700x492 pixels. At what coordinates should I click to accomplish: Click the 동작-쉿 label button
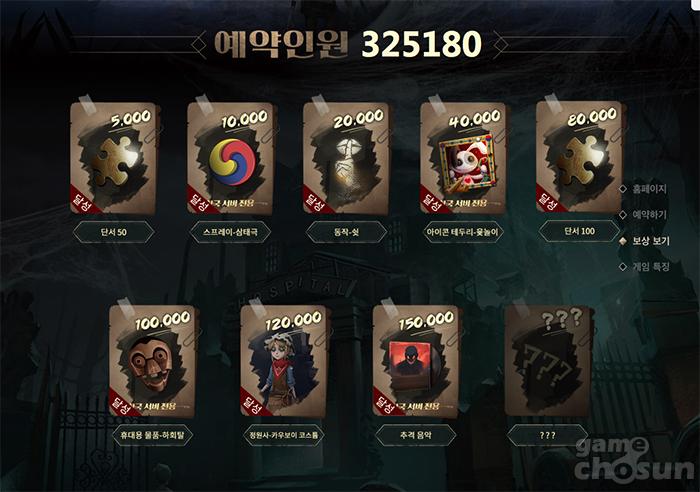pos(346,232)
